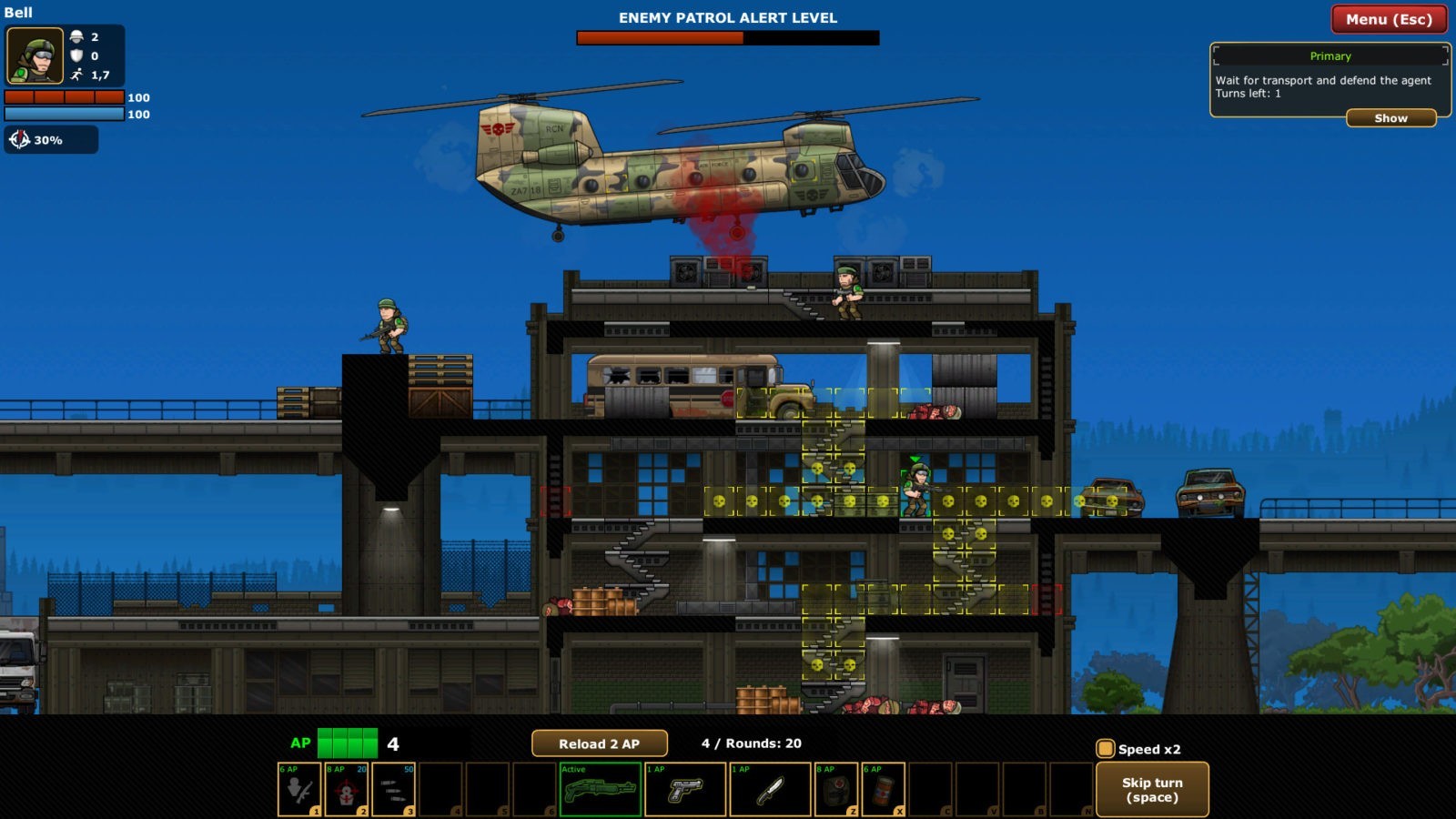Equip the combat knife slot
The image size is (1456, 819).
click(x=770, y=790)
